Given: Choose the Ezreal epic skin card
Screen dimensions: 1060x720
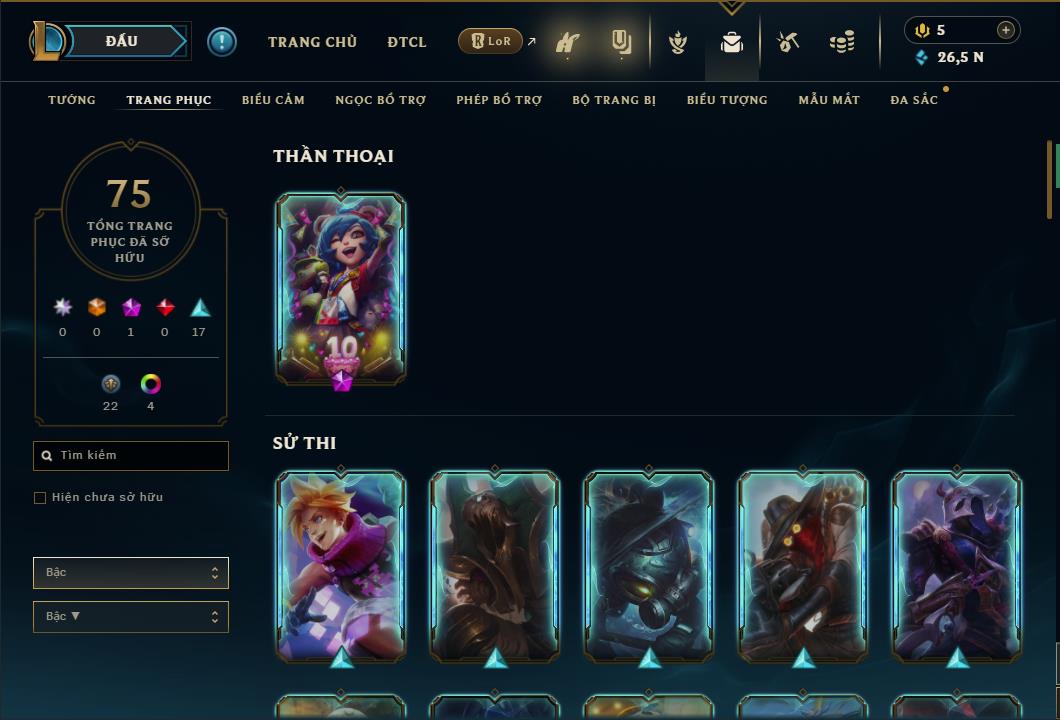Looking at the screenshot, I should tap(341, 565).
